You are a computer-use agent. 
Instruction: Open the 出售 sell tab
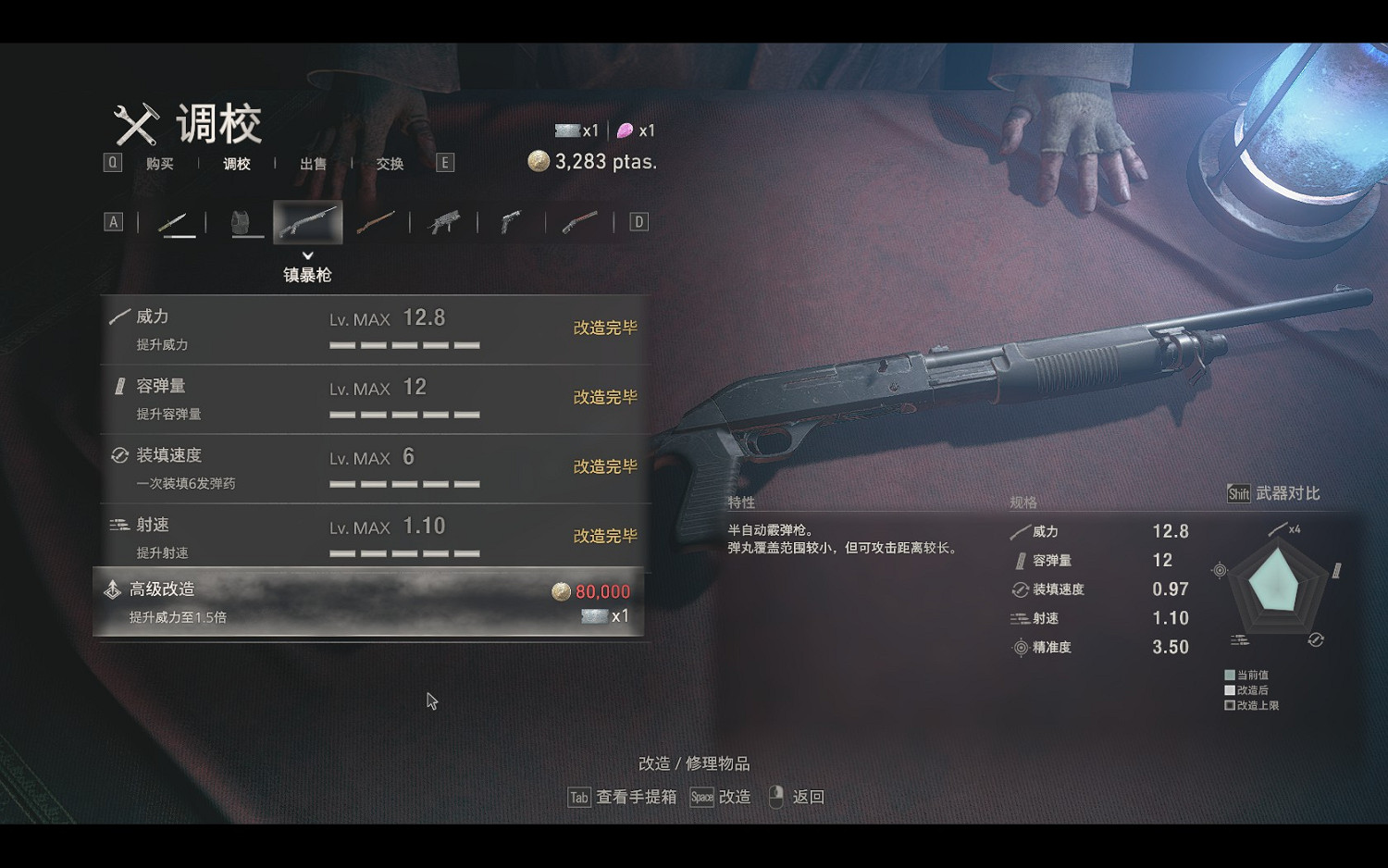tap(313, 164)
